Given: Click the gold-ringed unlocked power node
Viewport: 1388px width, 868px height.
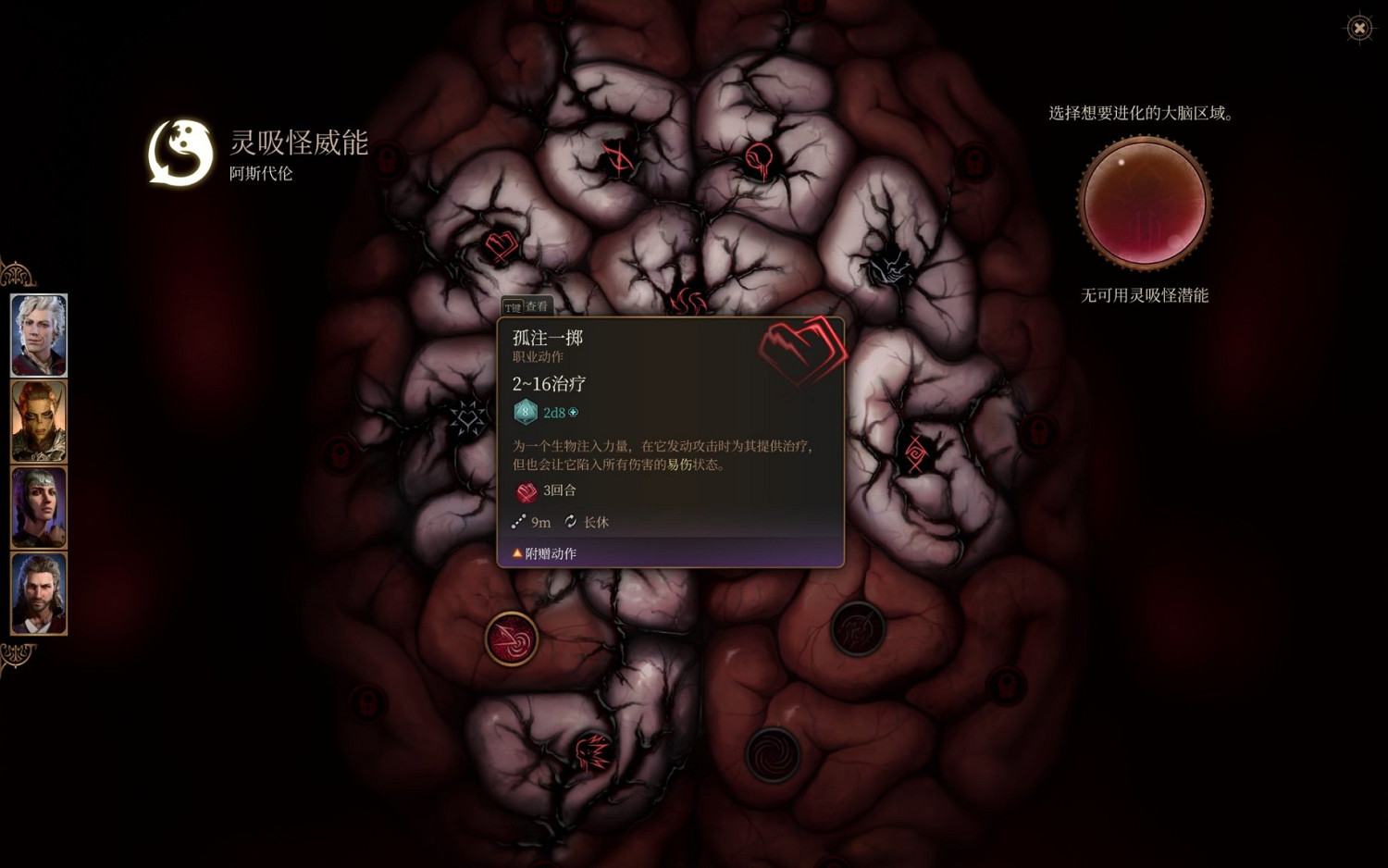Looking at the screenshot, I should point(512,639).
